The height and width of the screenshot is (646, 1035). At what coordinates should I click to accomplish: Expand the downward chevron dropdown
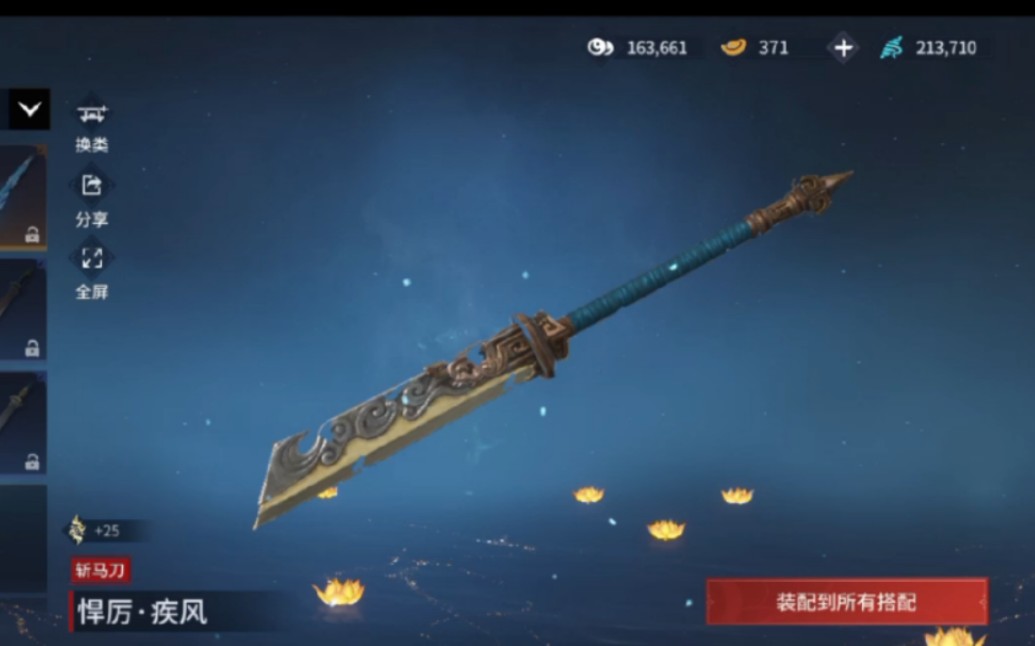pyautogui.click(x=29, y=109)
